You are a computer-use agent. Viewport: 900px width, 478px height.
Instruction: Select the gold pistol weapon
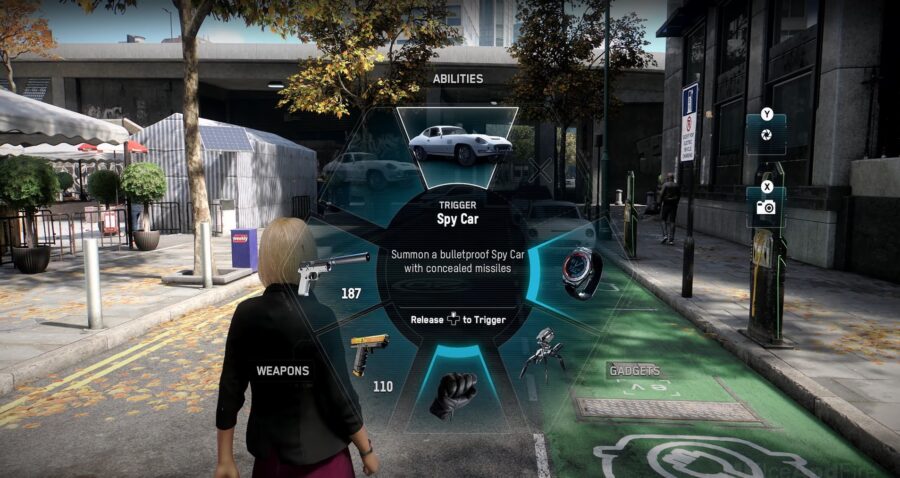pos(368,352)
